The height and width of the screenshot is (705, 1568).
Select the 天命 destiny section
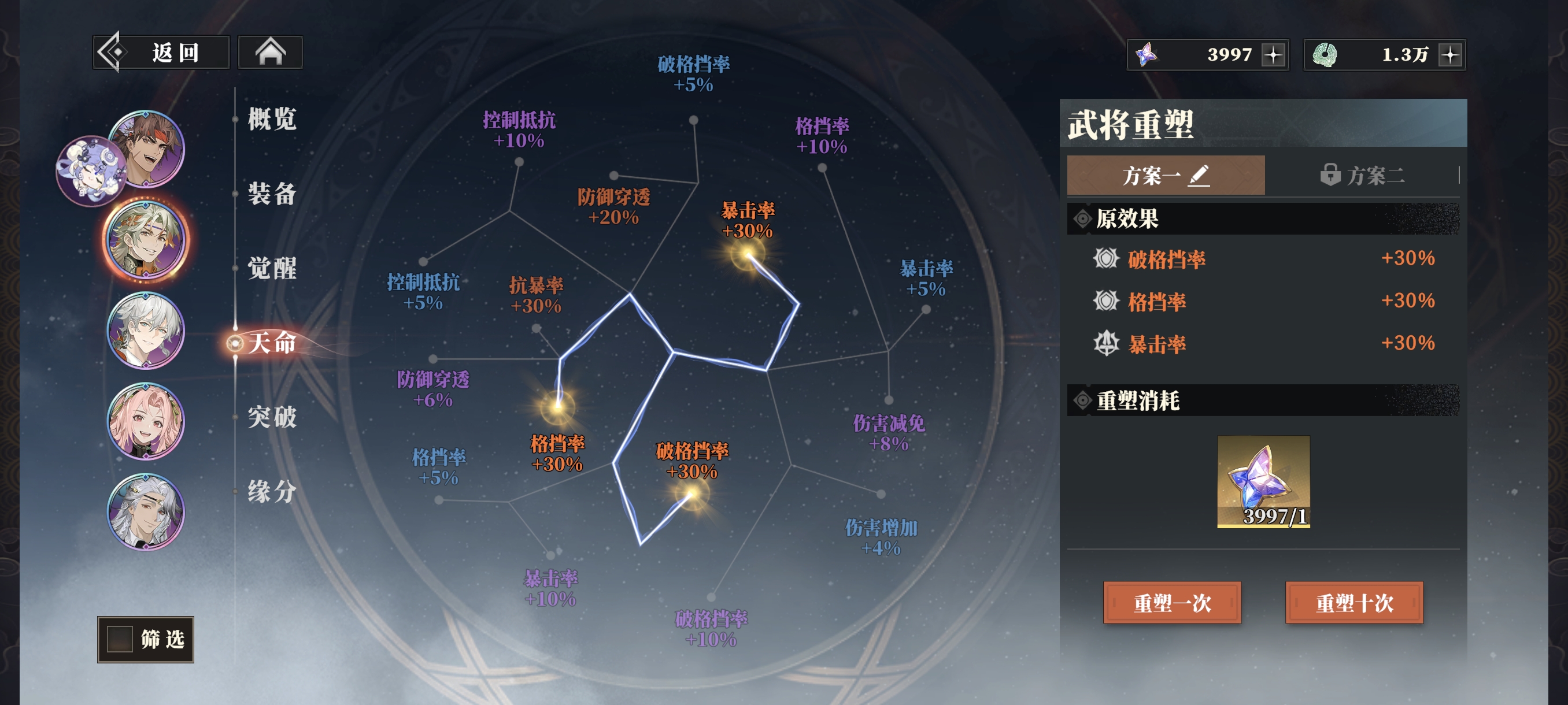pos(272,343)
